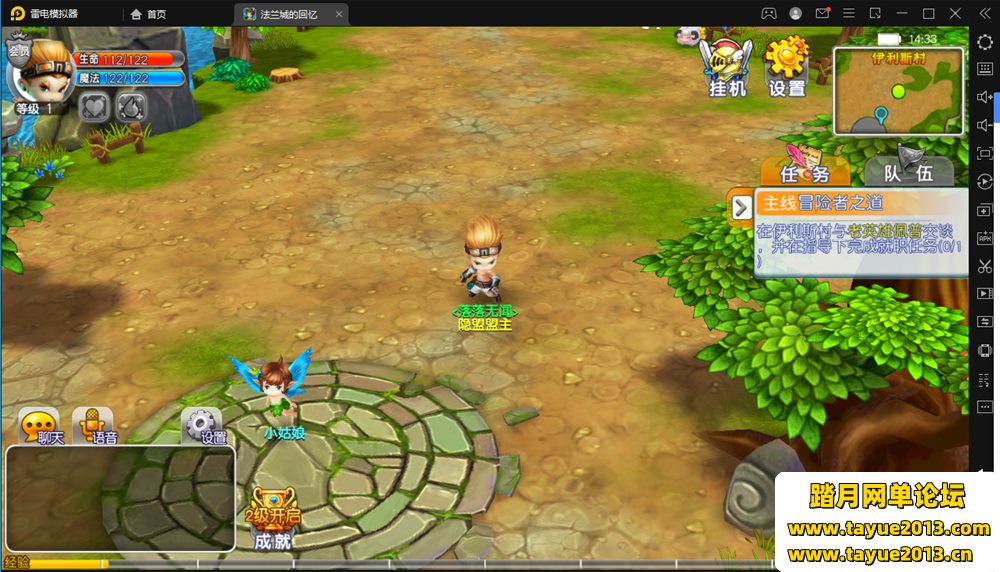This screenshot has height=572, width=1000.
Task: Switch to the 首页 home tab
Action: (148, 14)
